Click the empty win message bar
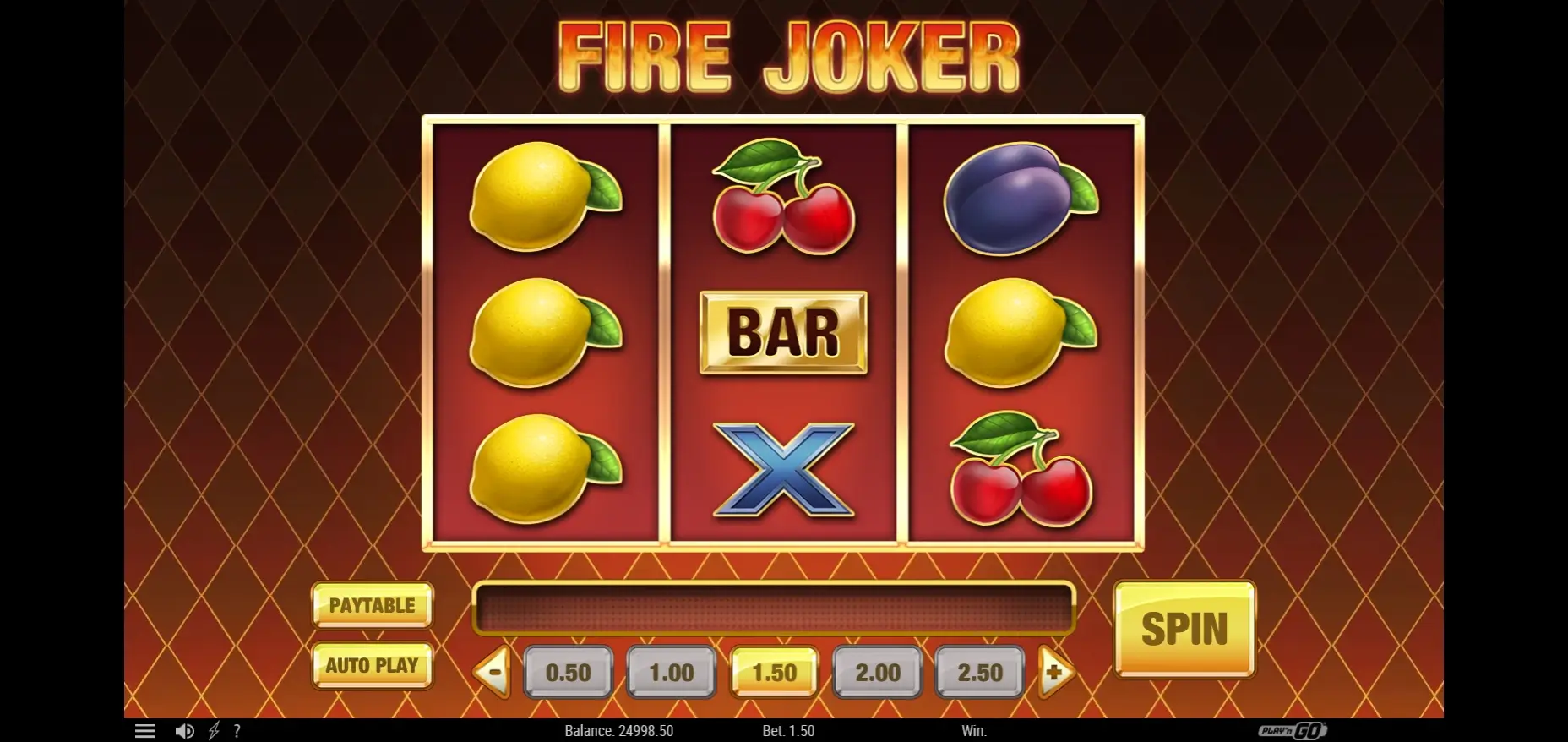 coord(771,606)
